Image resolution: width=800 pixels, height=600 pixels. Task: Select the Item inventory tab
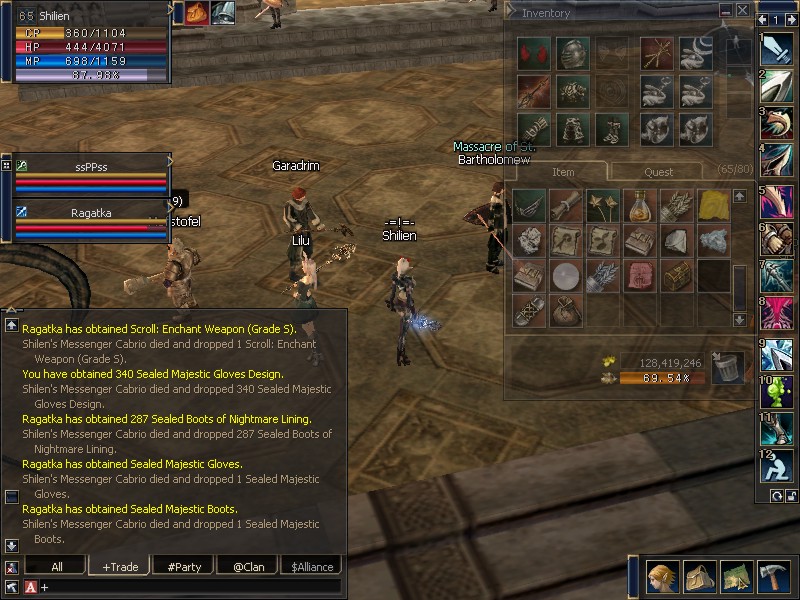(x=563, y=172)
